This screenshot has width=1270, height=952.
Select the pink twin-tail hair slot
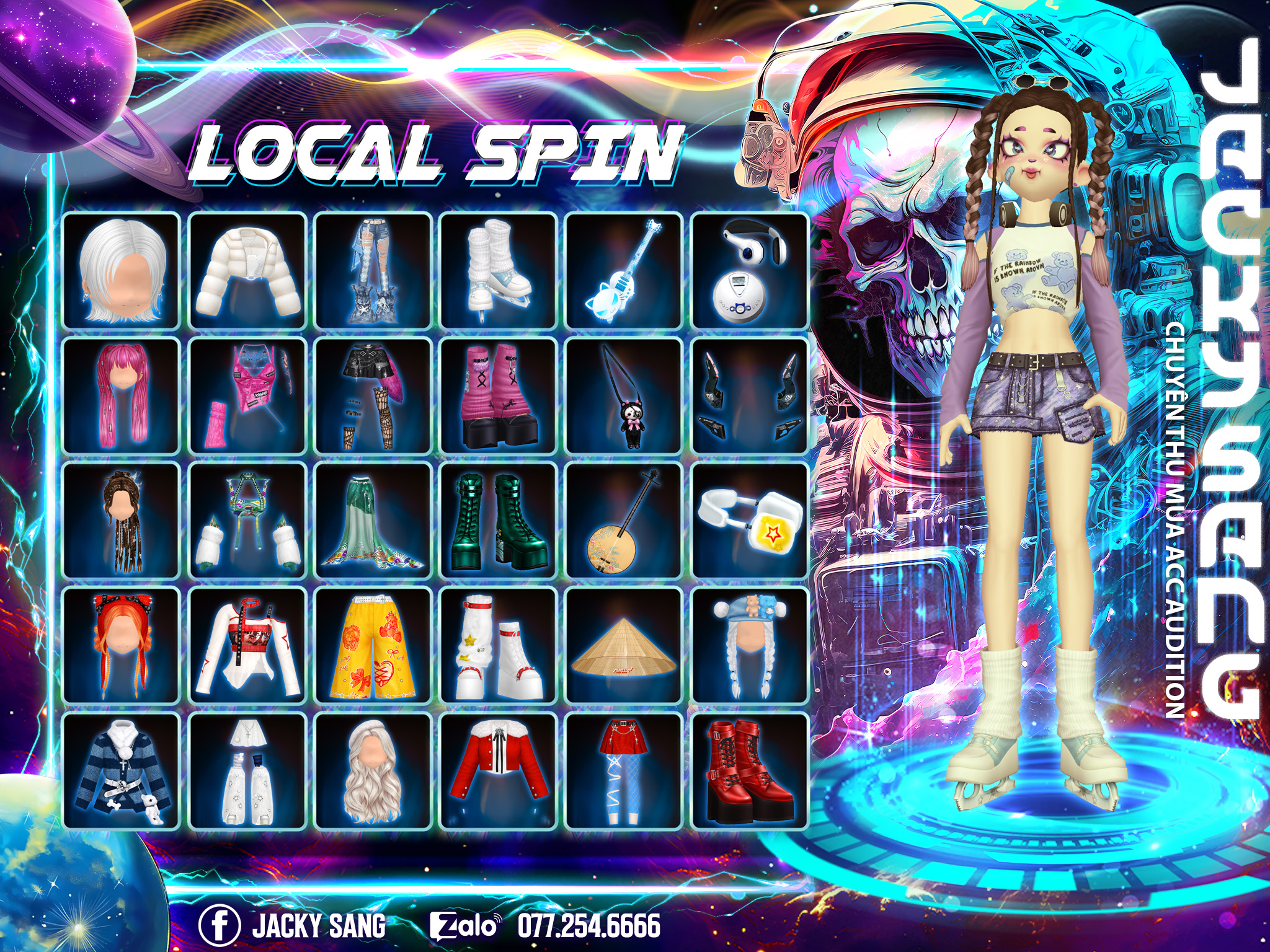point(122,396)
